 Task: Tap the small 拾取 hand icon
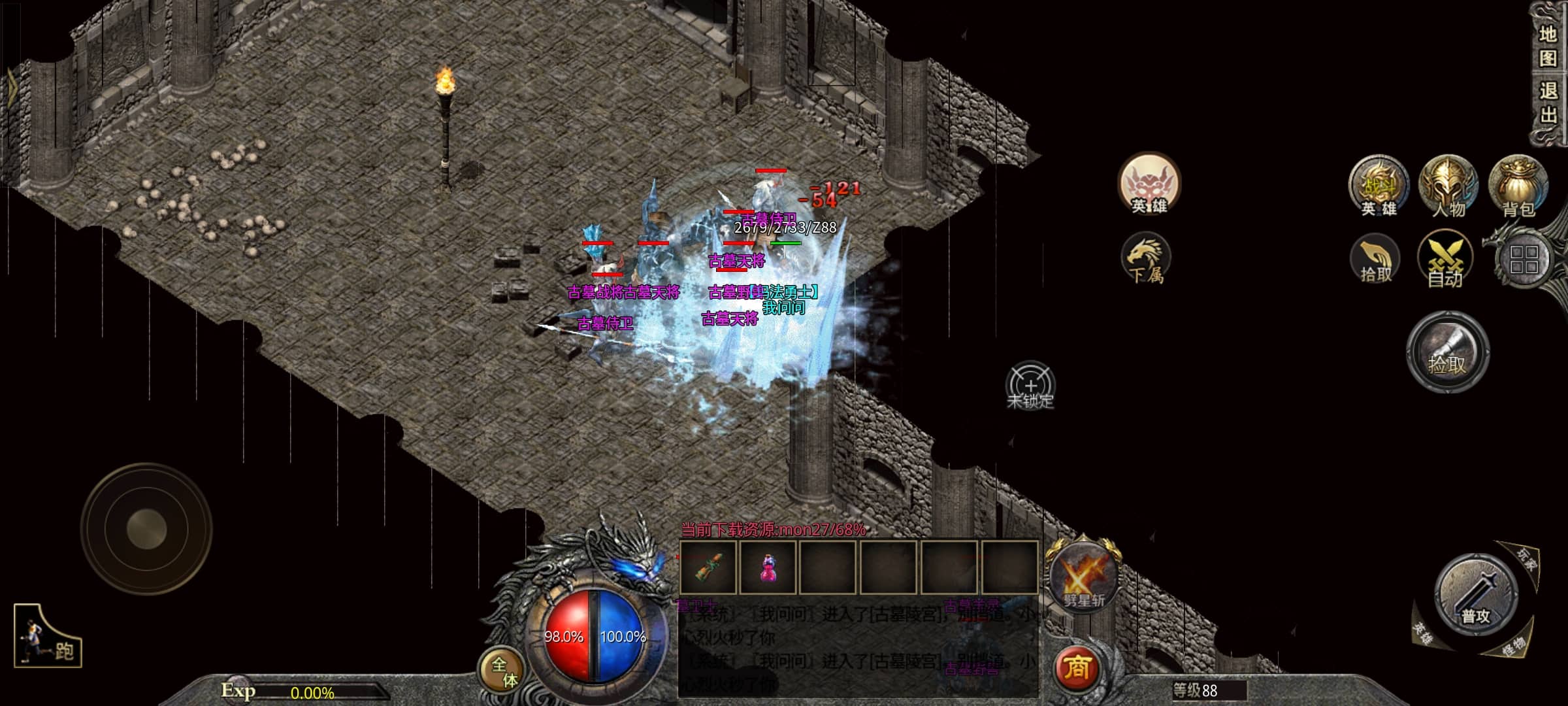(1375, 260)
